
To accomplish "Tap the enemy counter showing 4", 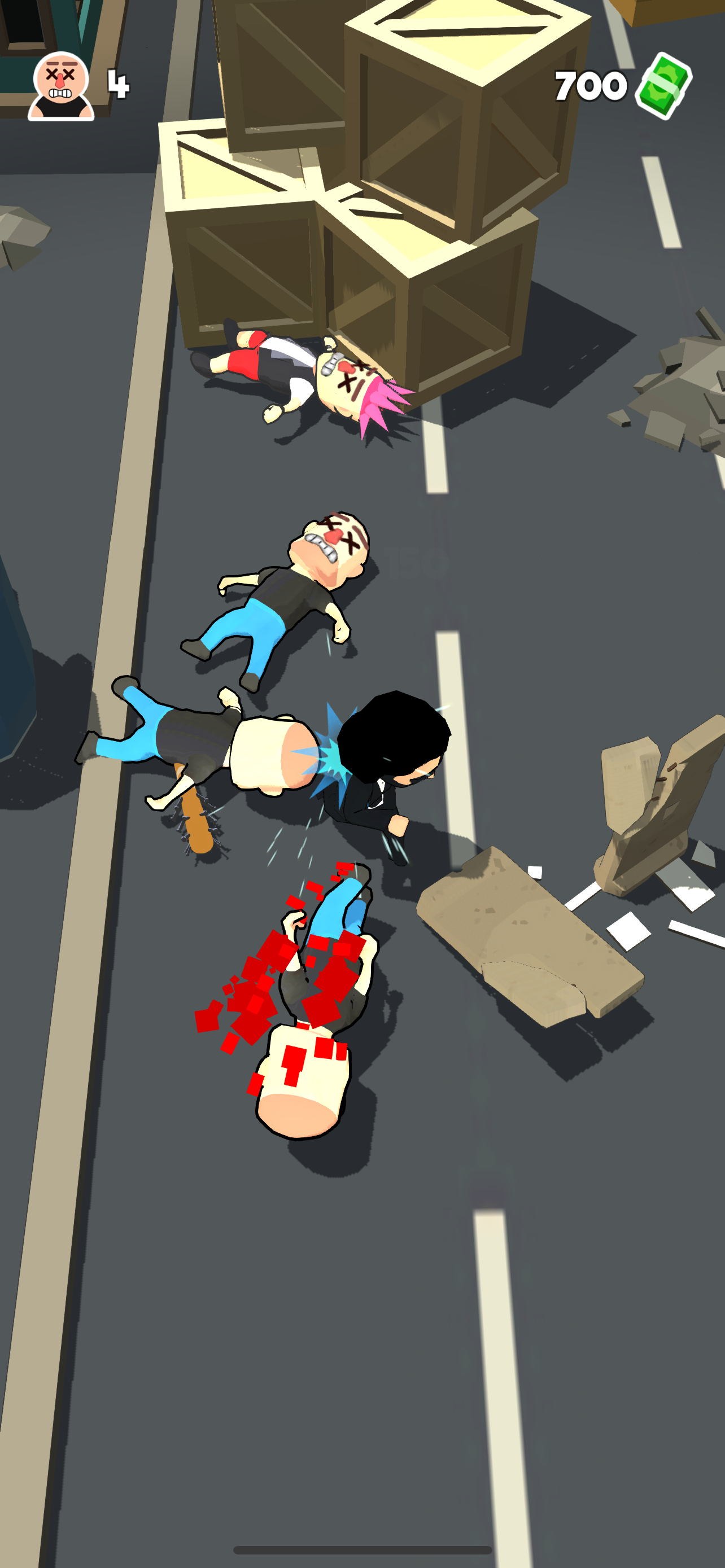I will pyautogui.click(x=119, y=85).
